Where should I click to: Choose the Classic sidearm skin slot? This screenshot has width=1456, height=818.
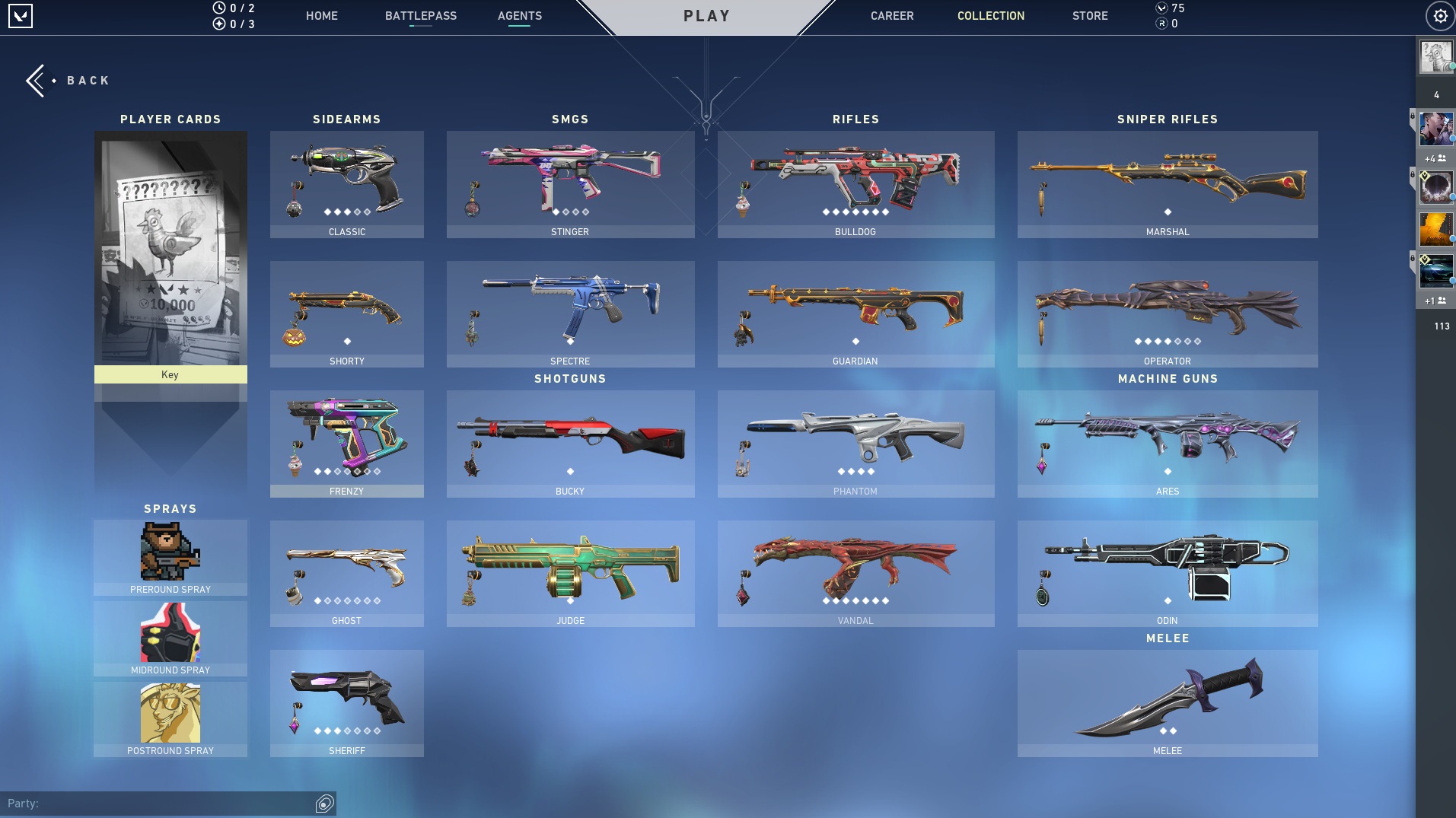(346, 184)
